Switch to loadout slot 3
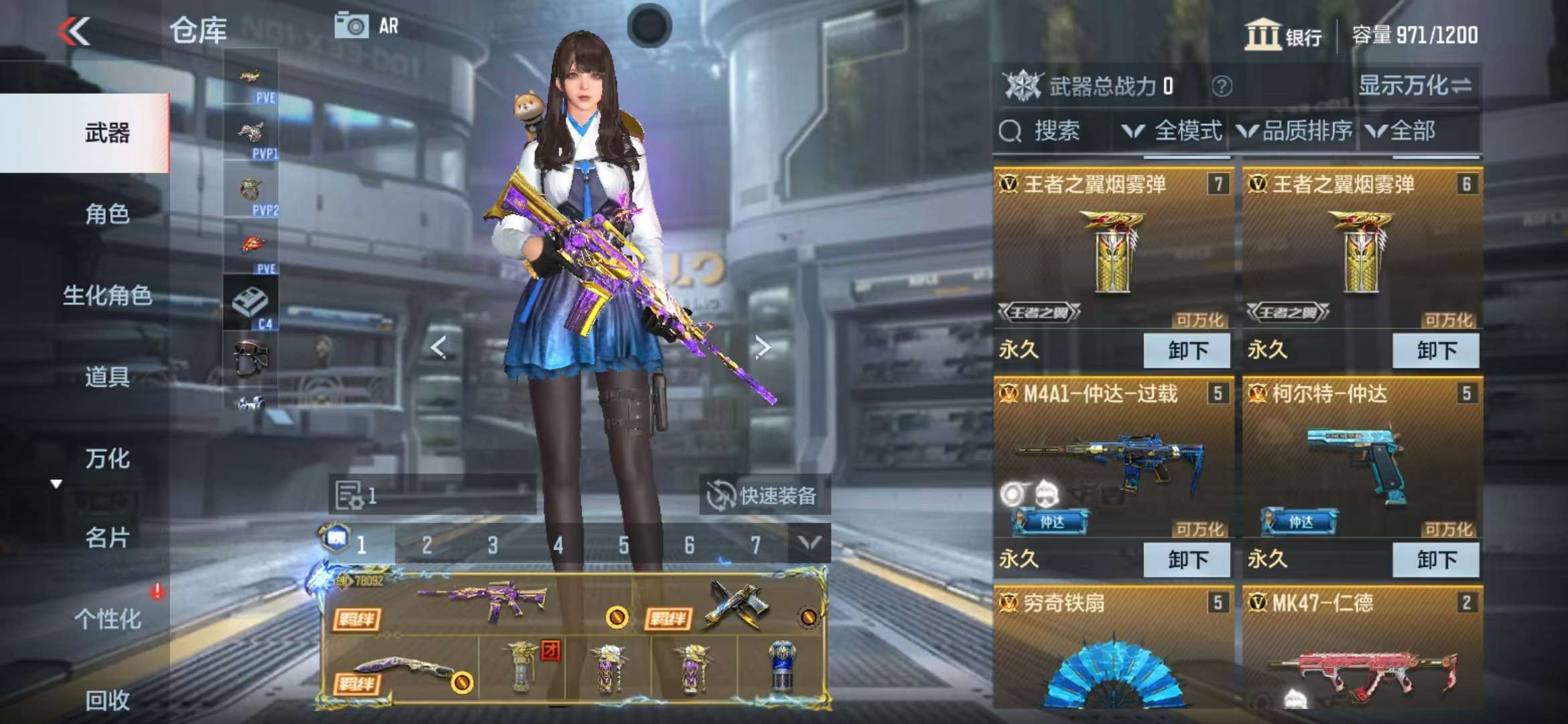 [493, 545]
